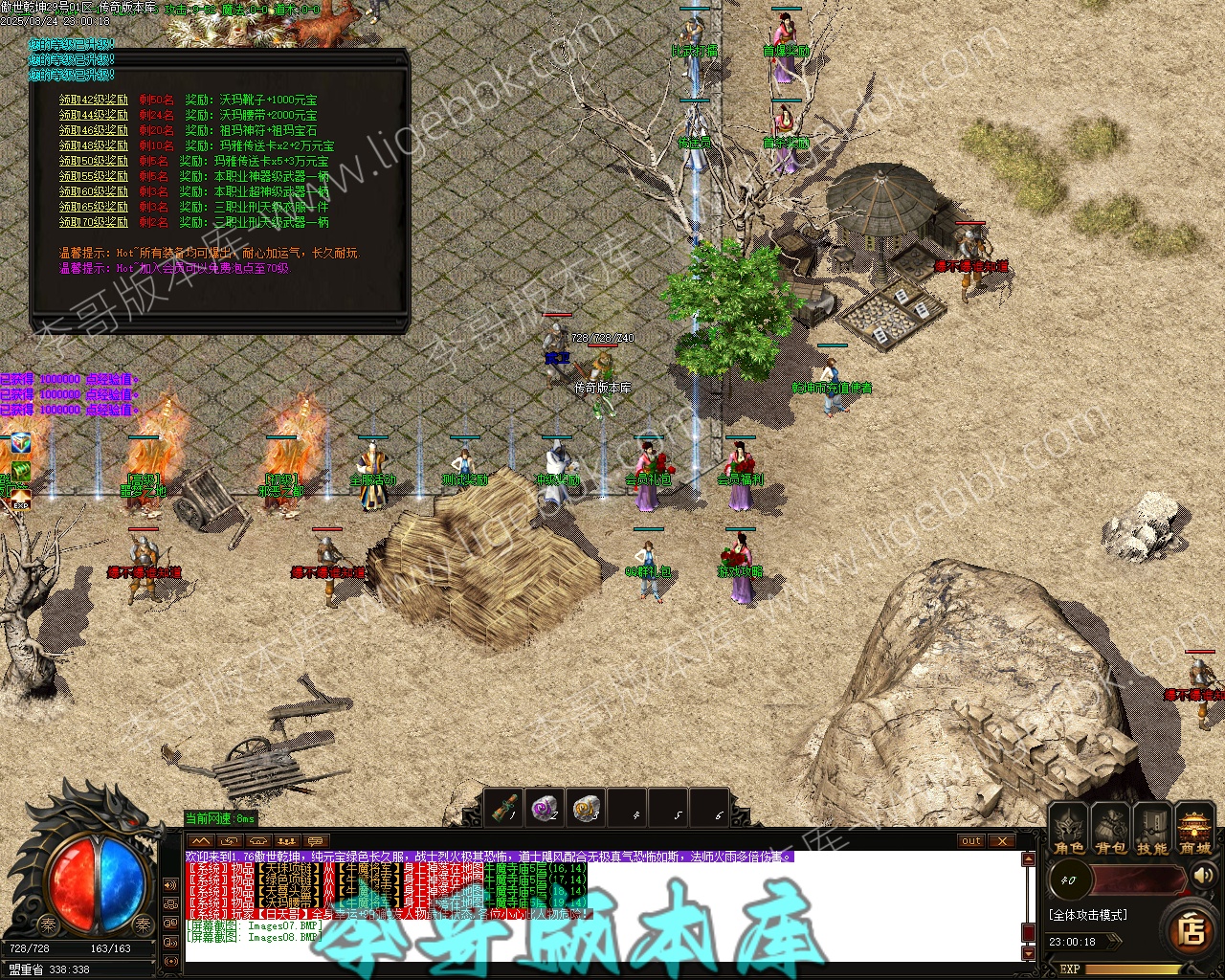
Task: Claim the level 60 reward link
Action: pos(93,191)
